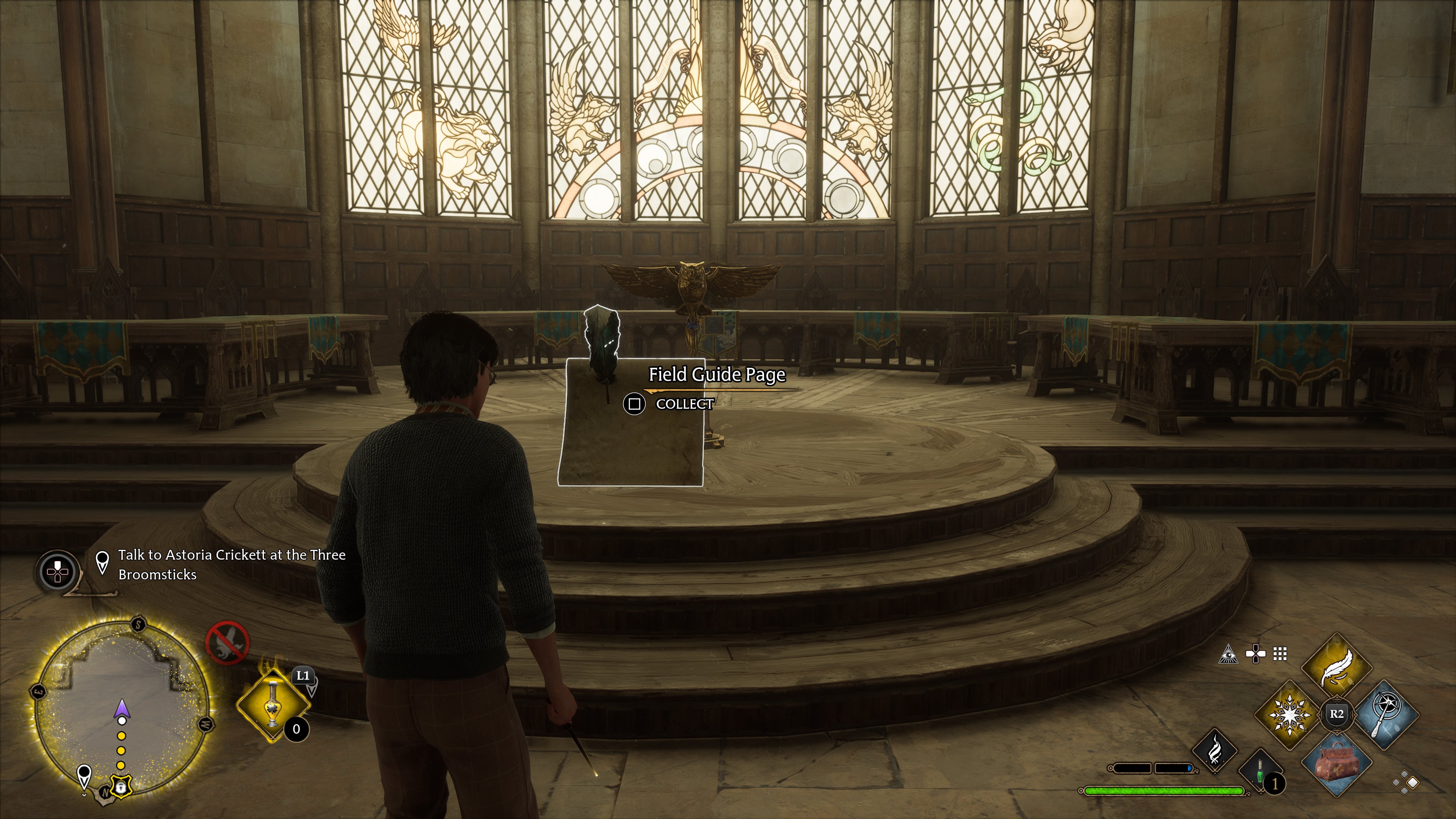Open the nine-square spell grid icon
The width and height of the screenshot is (1456, 819).
pyautogui.click(x=1280, y=654)
